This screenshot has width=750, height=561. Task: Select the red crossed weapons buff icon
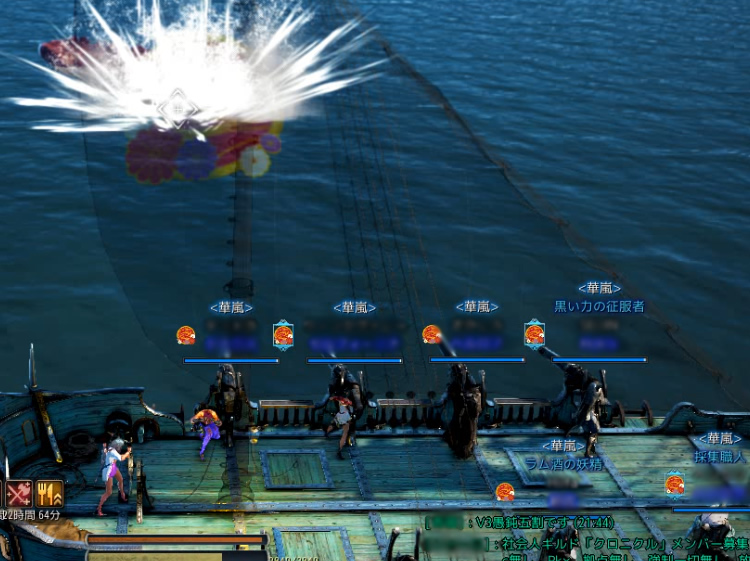coord(18,493)
